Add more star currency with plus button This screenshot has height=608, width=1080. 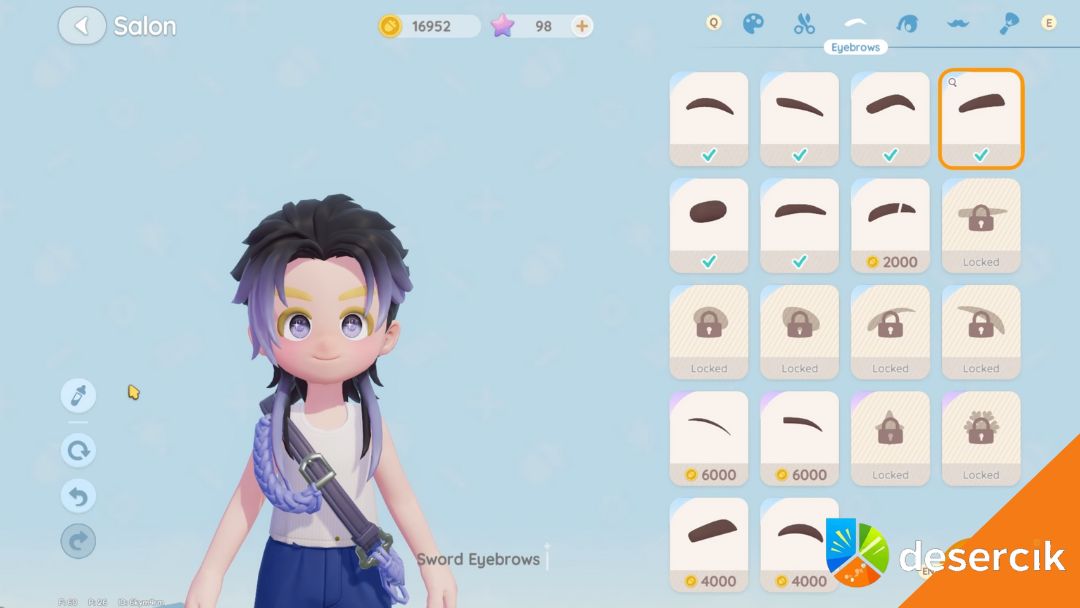pyautogui.click(x=581, y=26)
